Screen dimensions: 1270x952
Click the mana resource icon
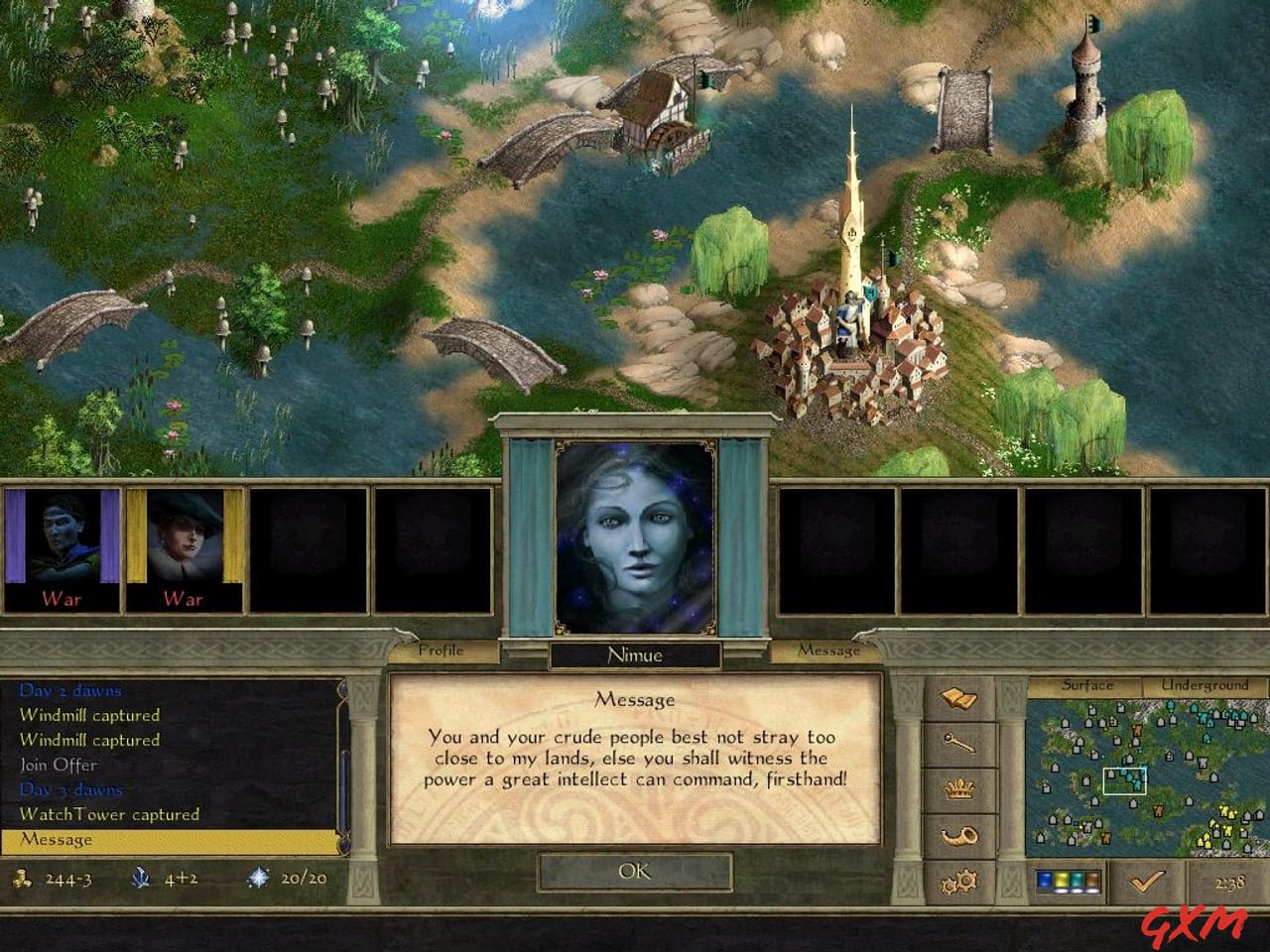pos(140,878)
